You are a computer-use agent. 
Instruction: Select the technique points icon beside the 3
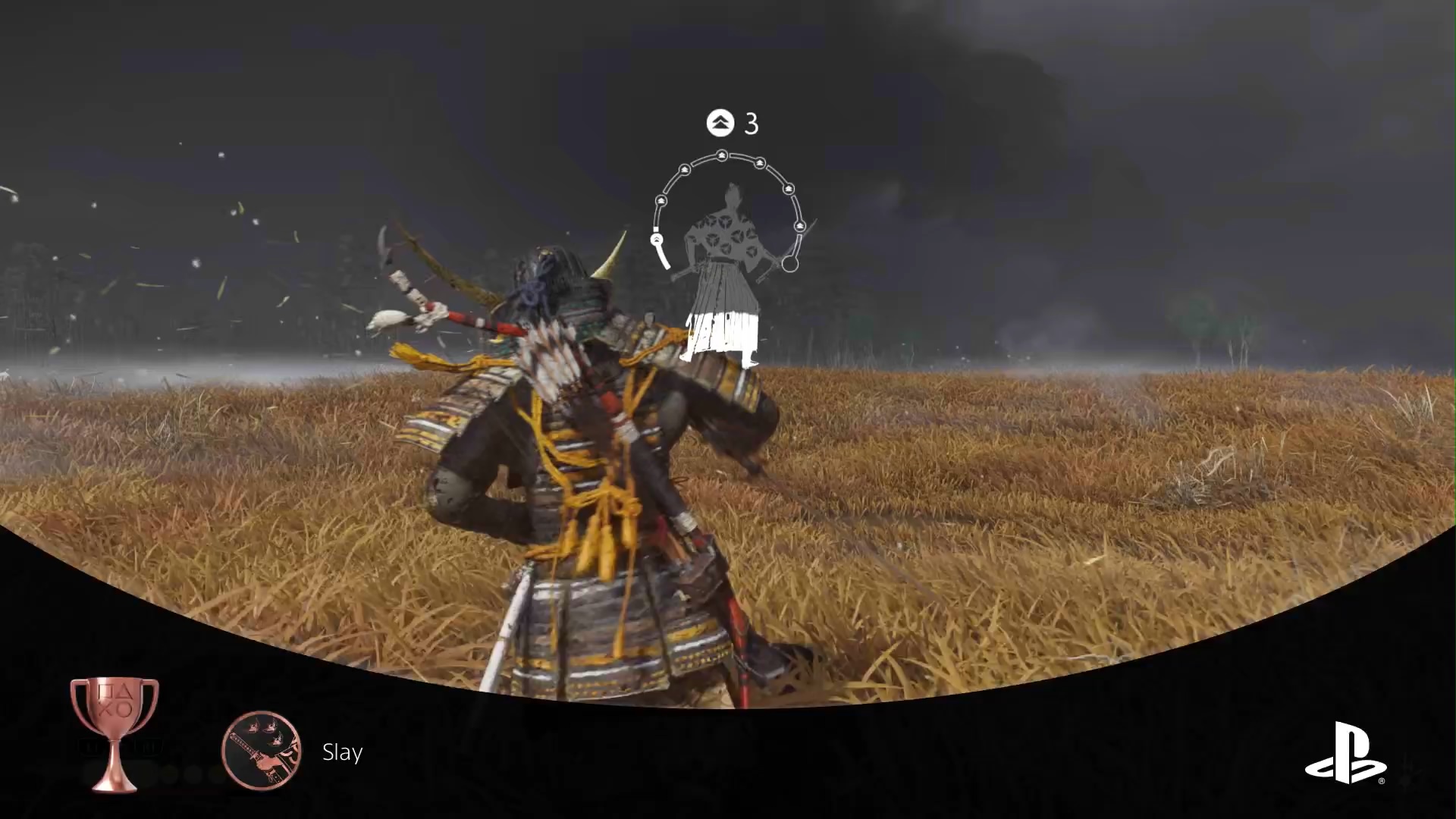(720, 122)
